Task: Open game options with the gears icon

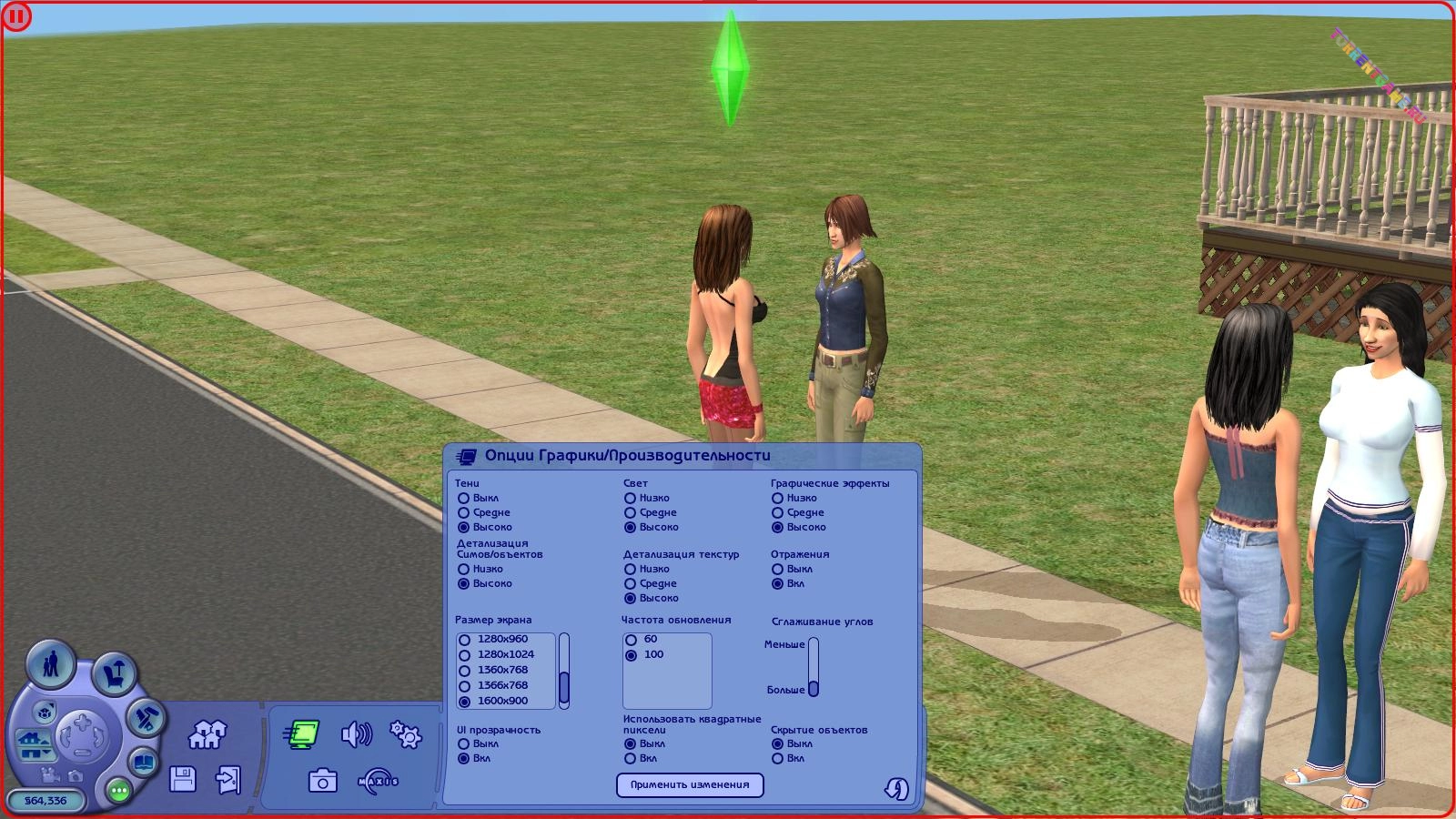Action: [405, 733]
